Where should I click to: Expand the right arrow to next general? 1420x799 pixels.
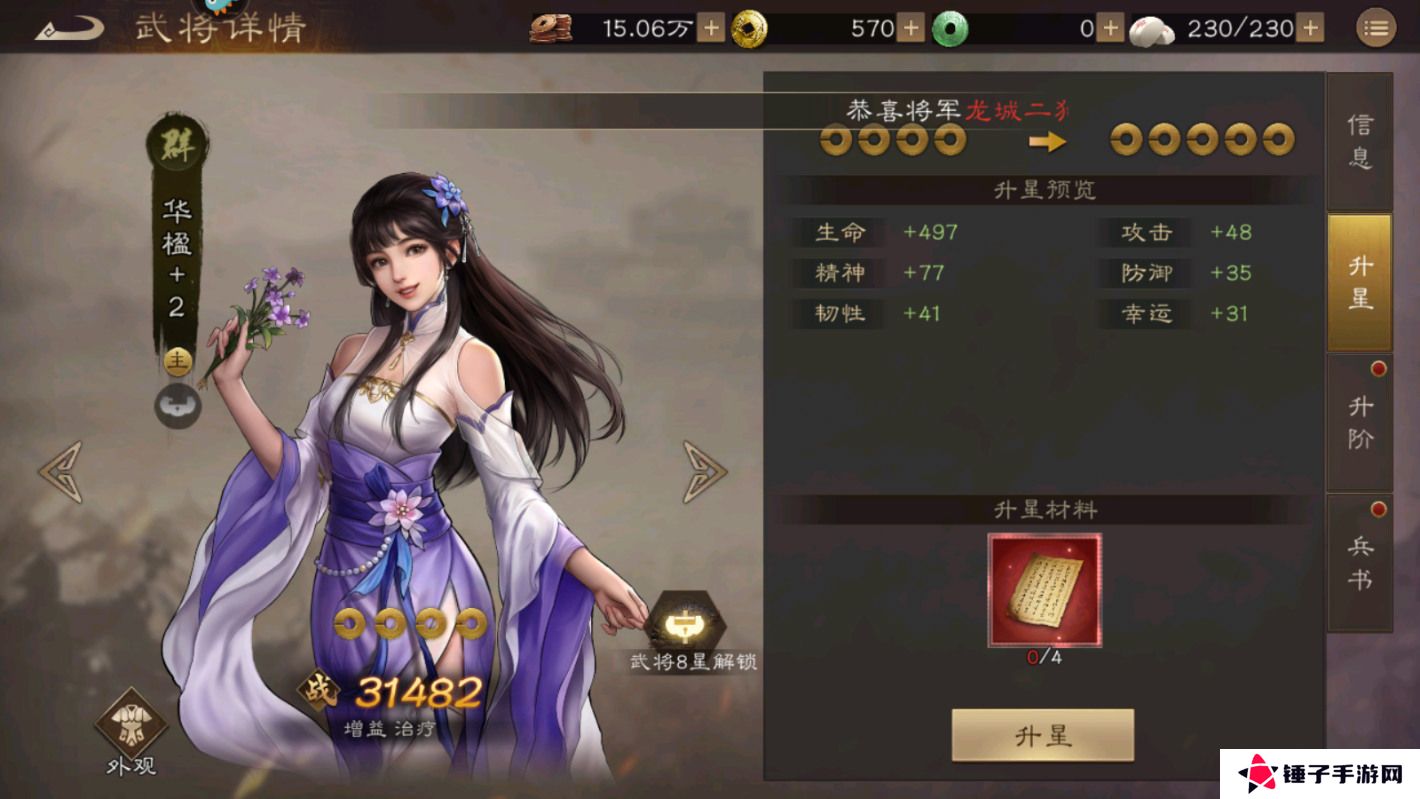click(705, 470)
